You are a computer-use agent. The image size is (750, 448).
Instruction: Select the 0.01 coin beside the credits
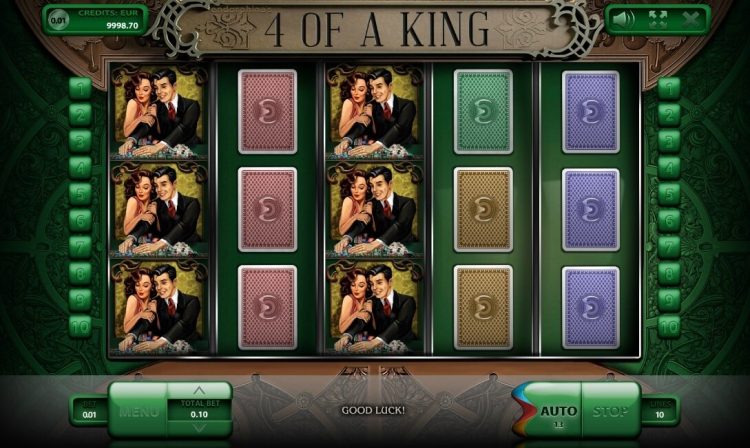(58, 18)
